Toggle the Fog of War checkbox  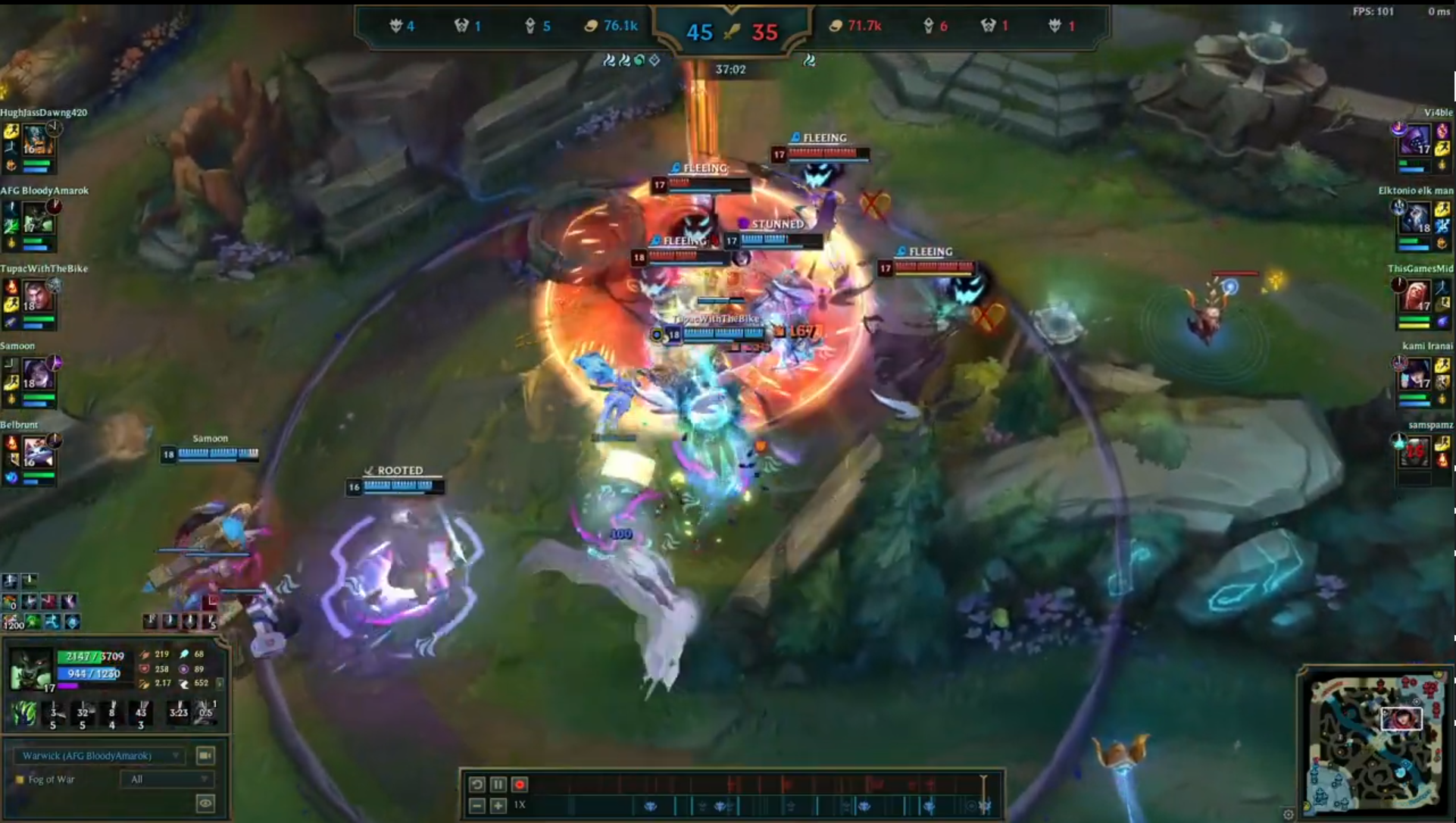(20, 779)
